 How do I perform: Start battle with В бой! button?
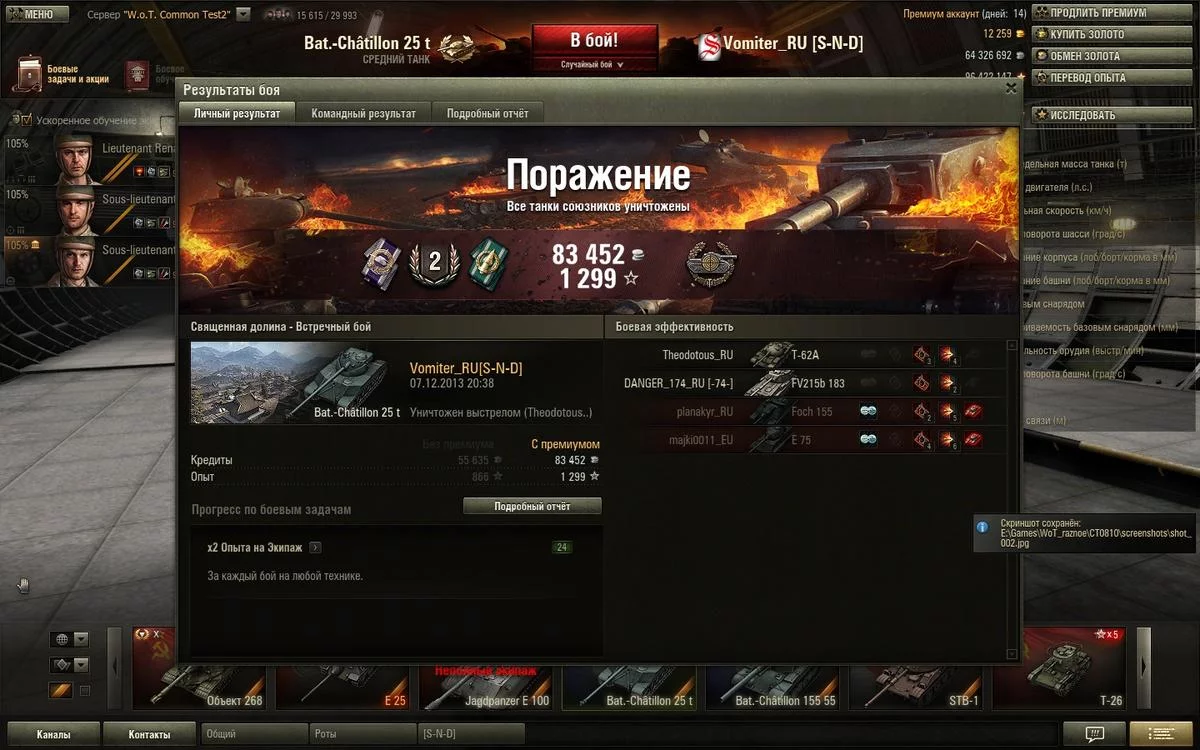click(x=594, y=41)
